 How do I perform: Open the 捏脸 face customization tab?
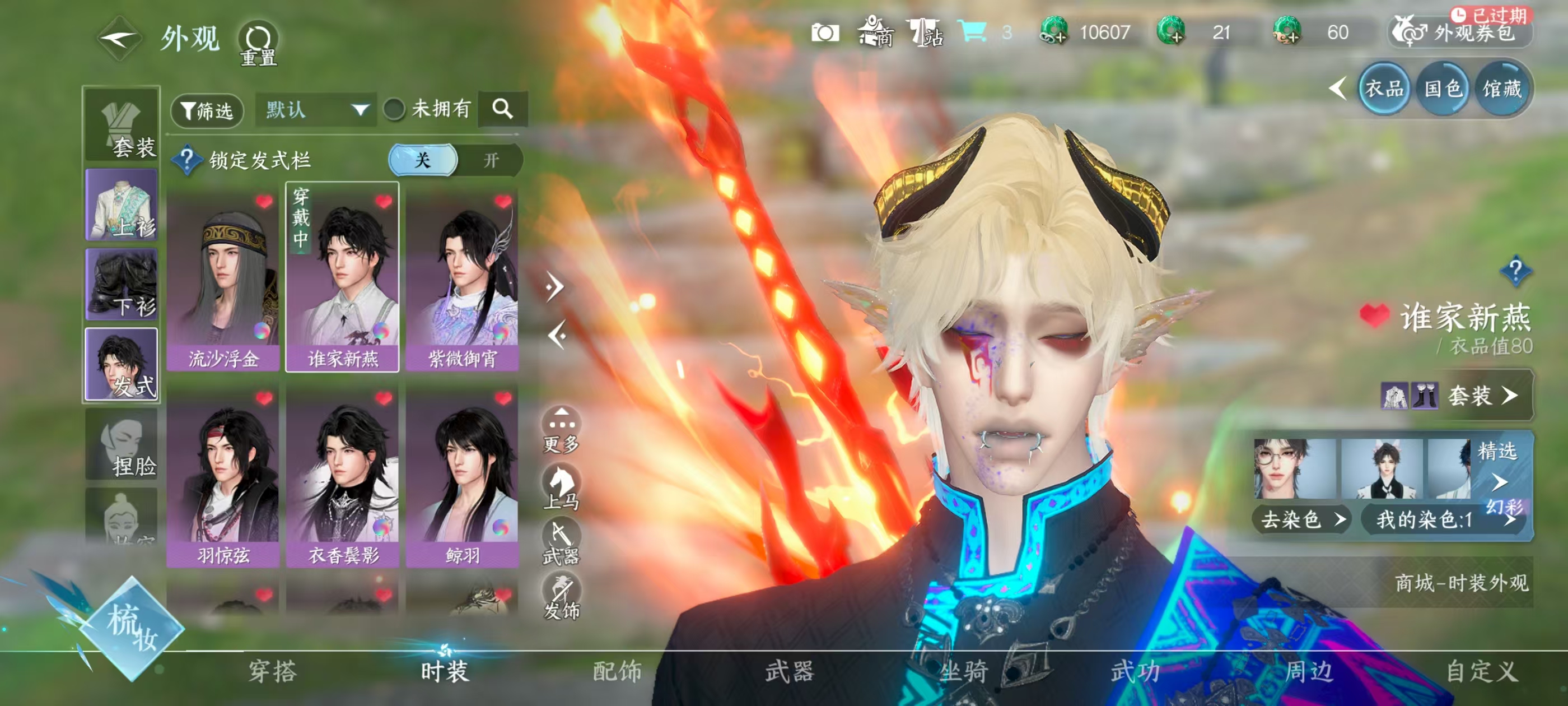(122, 445)
